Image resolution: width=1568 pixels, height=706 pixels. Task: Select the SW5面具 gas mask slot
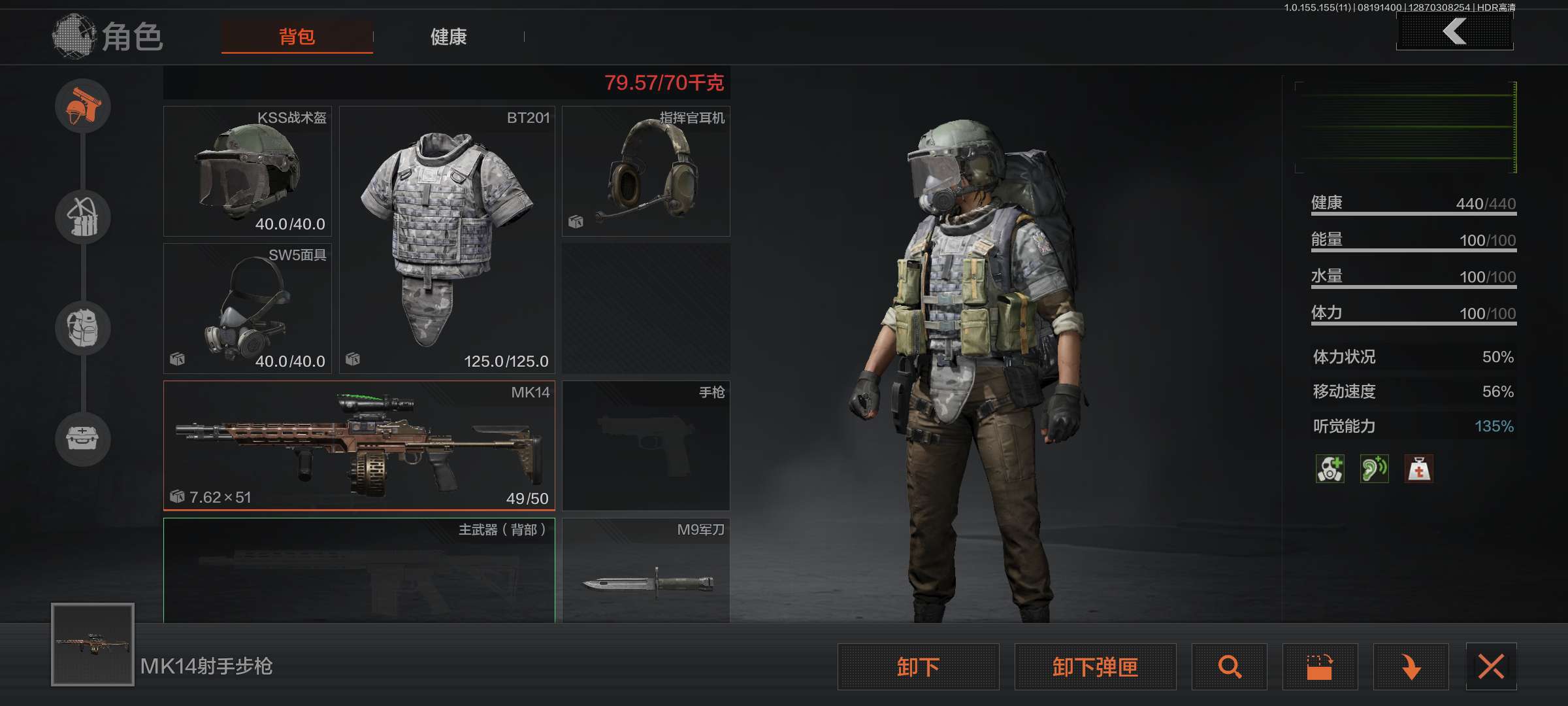pos(248,309)
